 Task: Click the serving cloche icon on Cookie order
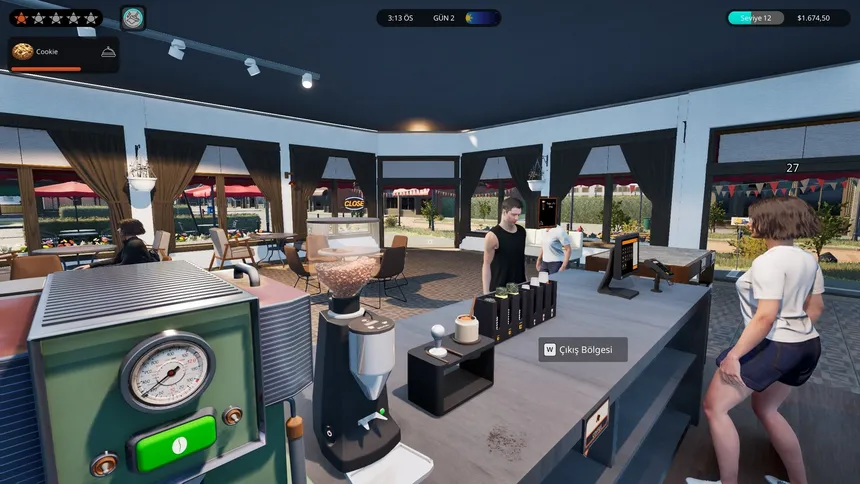pyautogui.click(x=108, y=52)
